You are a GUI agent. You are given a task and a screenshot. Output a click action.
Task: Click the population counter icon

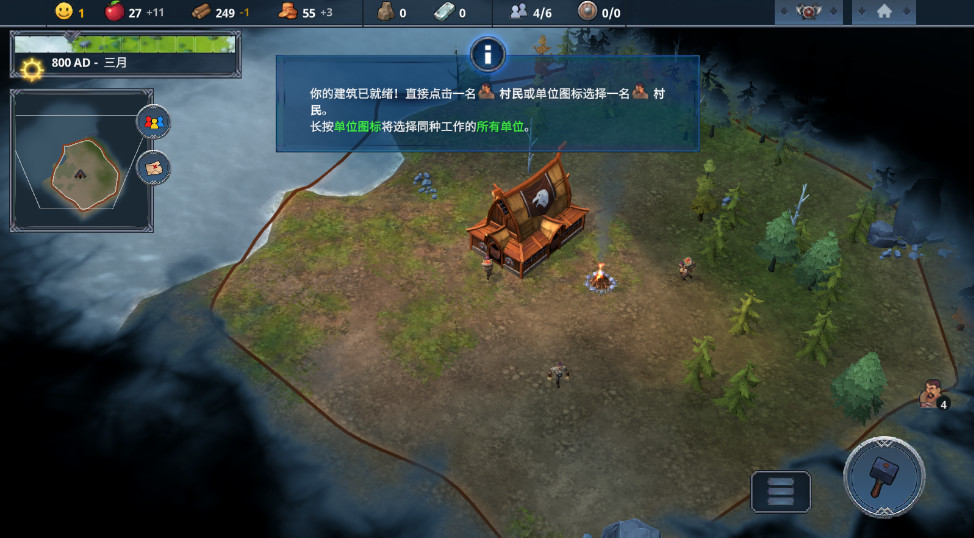518,12
